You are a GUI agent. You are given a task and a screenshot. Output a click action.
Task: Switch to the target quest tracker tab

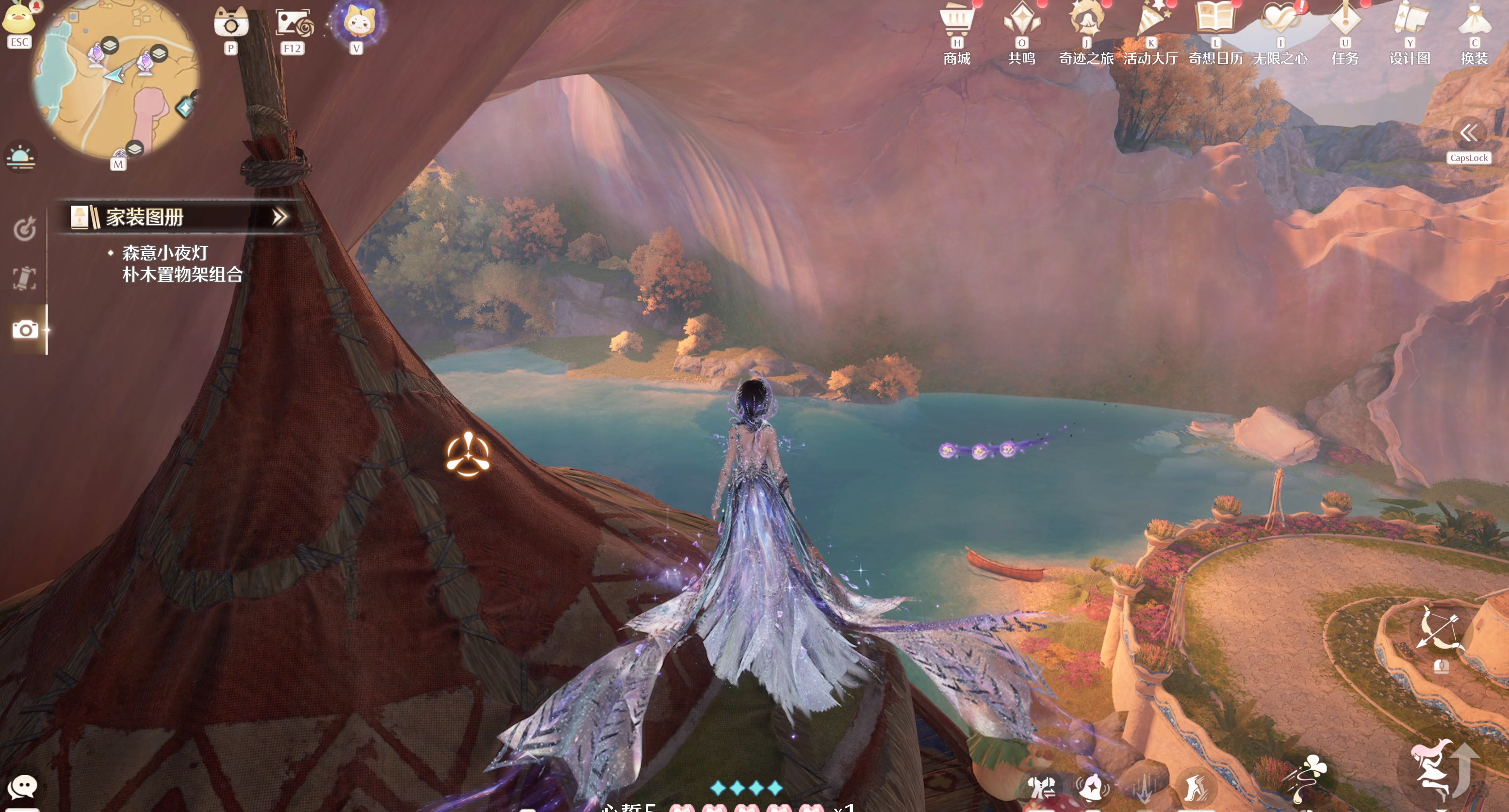pyautogui.click(x=24, y=229)
